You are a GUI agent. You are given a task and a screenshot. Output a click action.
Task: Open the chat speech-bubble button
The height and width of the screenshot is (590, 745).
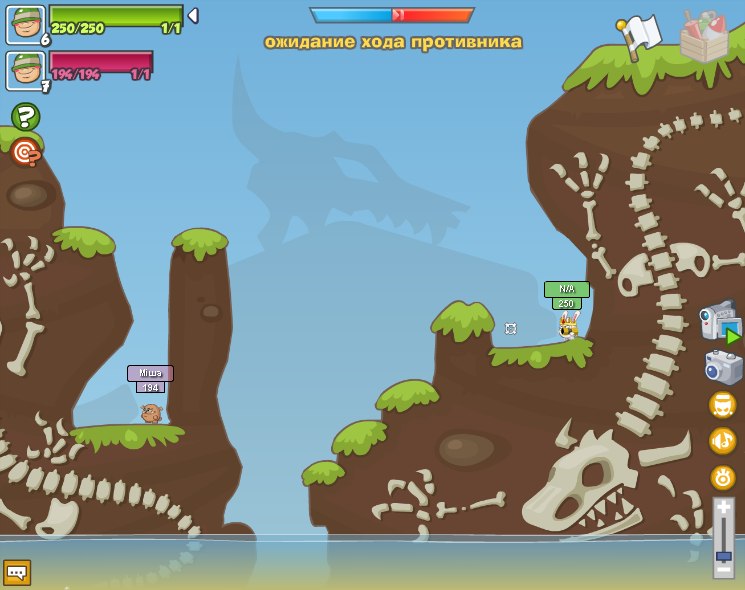coord(17,572)
